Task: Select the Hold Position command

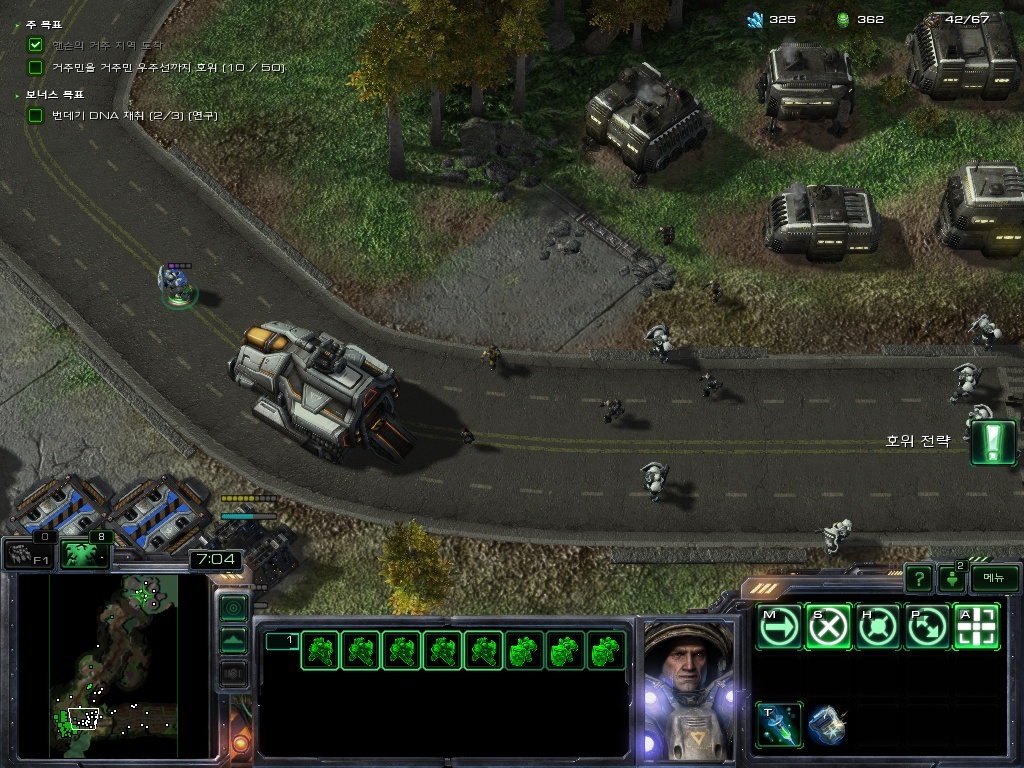Action: pos(878,627)
